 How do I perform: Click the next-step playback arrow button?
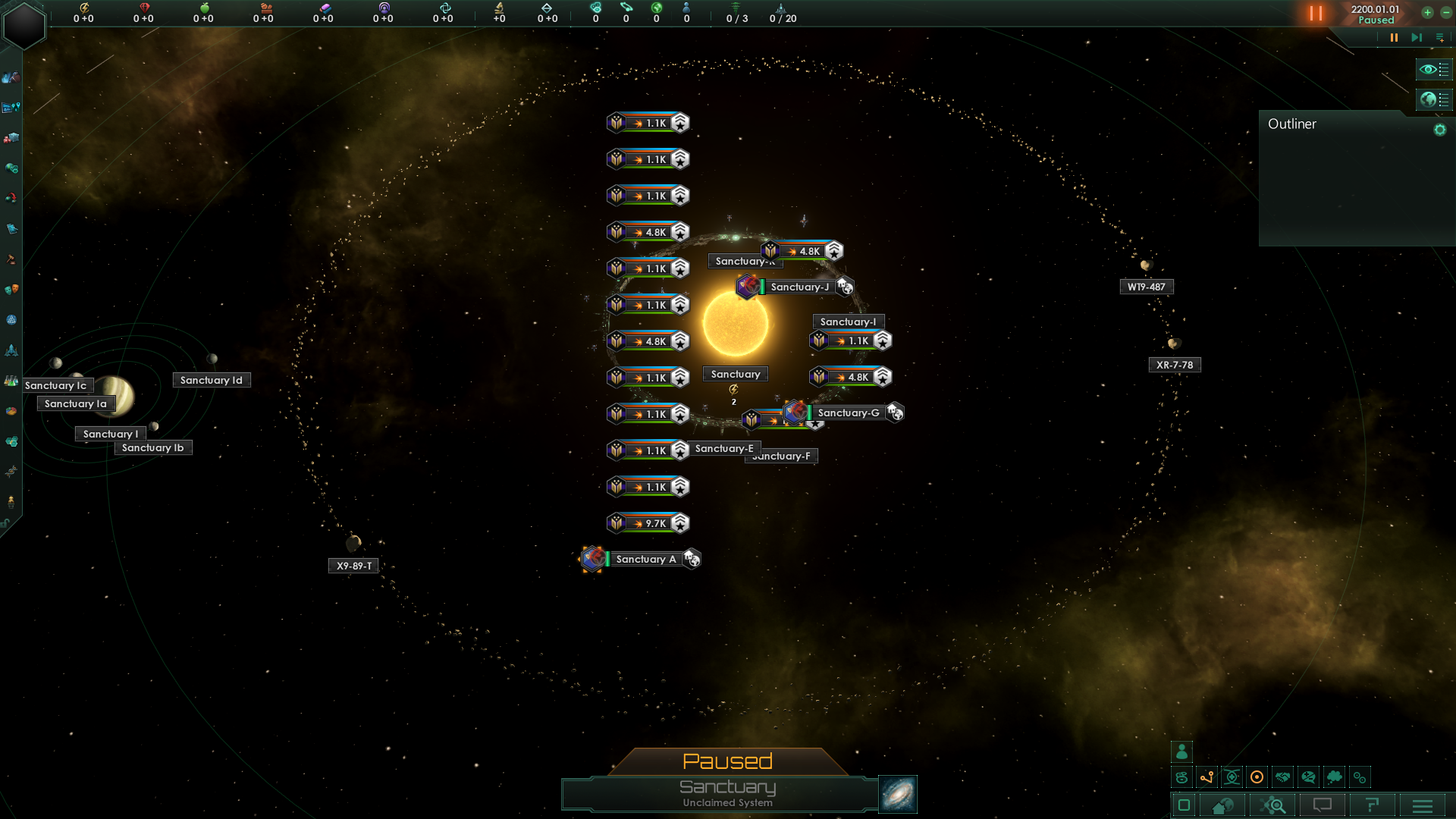1416,37
